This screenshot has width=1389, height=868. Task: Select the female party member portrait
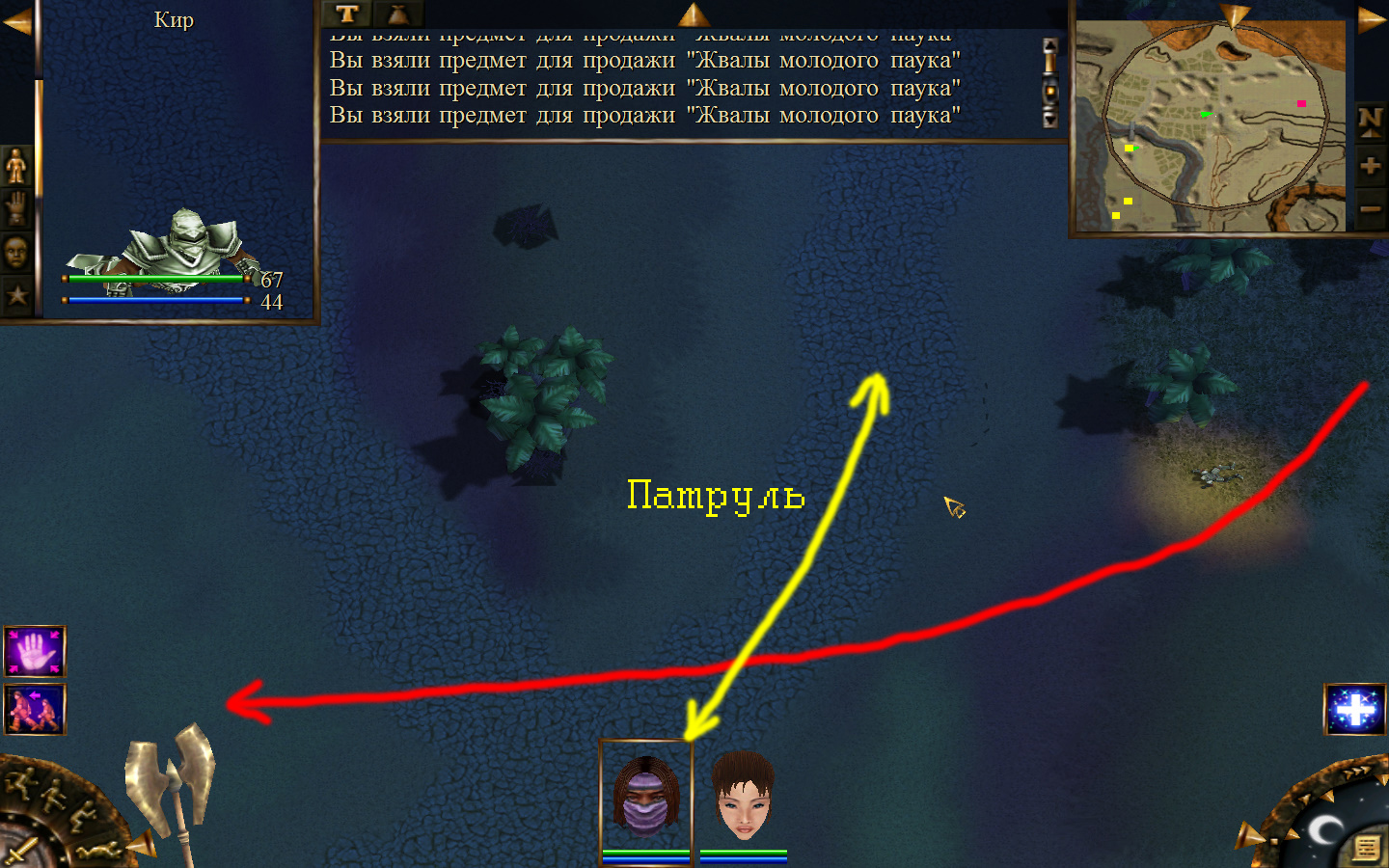pos(743,799)
